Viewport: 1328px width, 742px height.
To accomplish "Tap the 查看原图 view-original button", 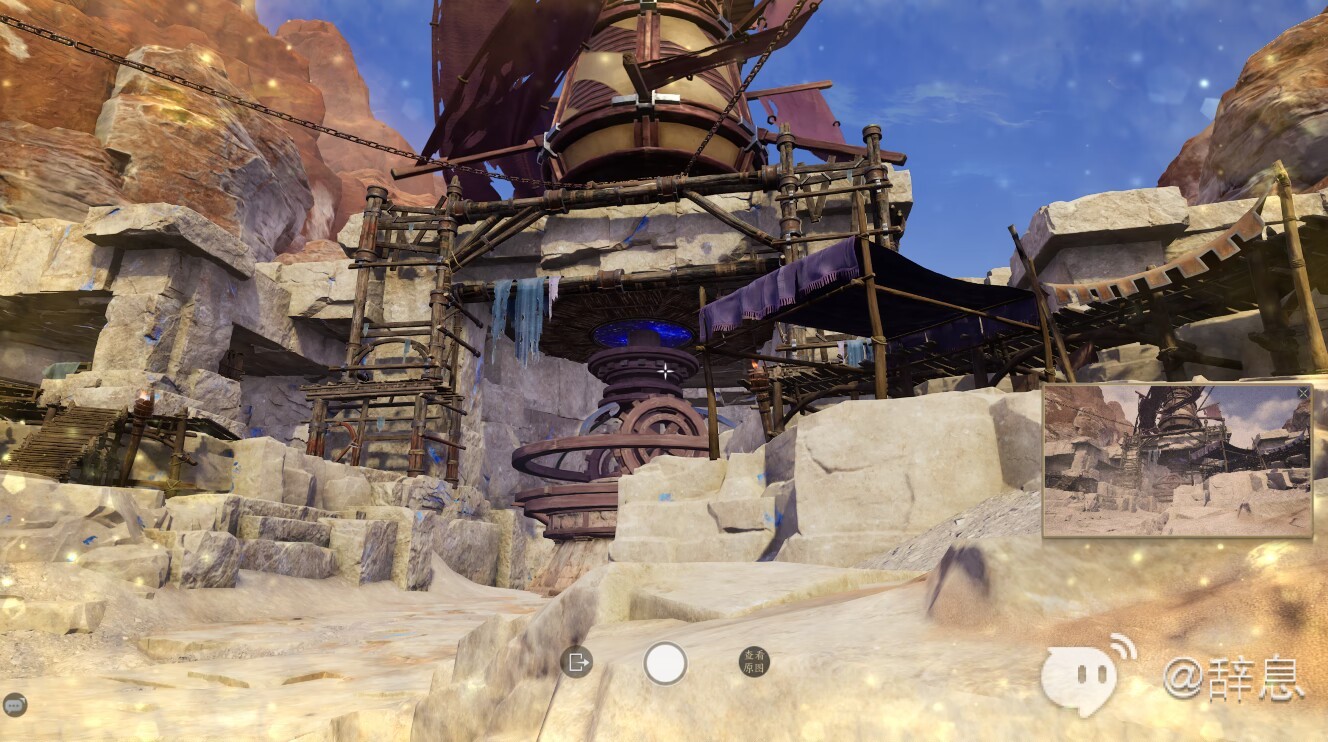I will (754, 661).
